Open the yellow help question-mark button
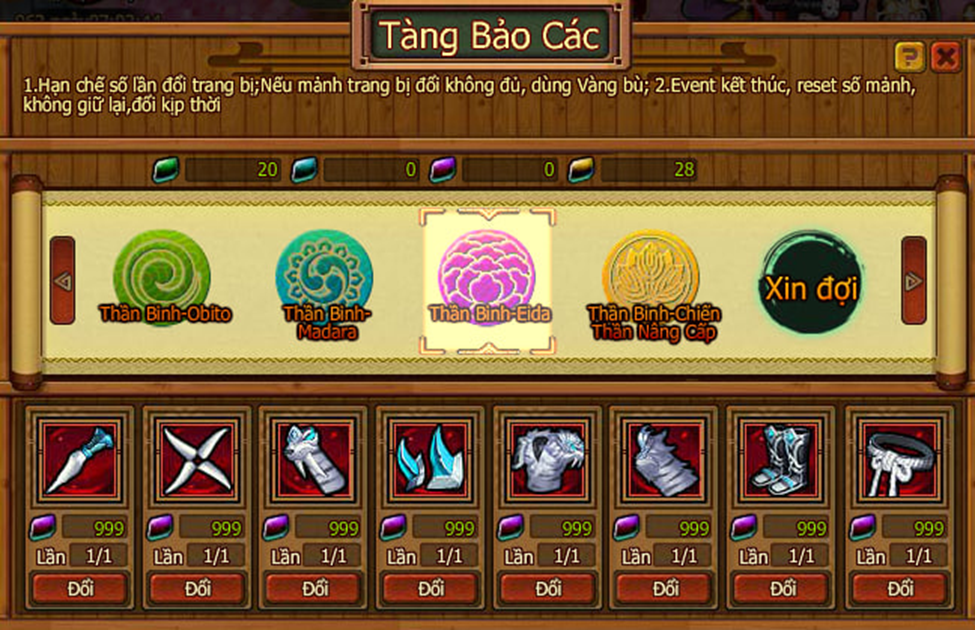Image resolution: width=975 pixels, height=630 pixels. (909, 56)
